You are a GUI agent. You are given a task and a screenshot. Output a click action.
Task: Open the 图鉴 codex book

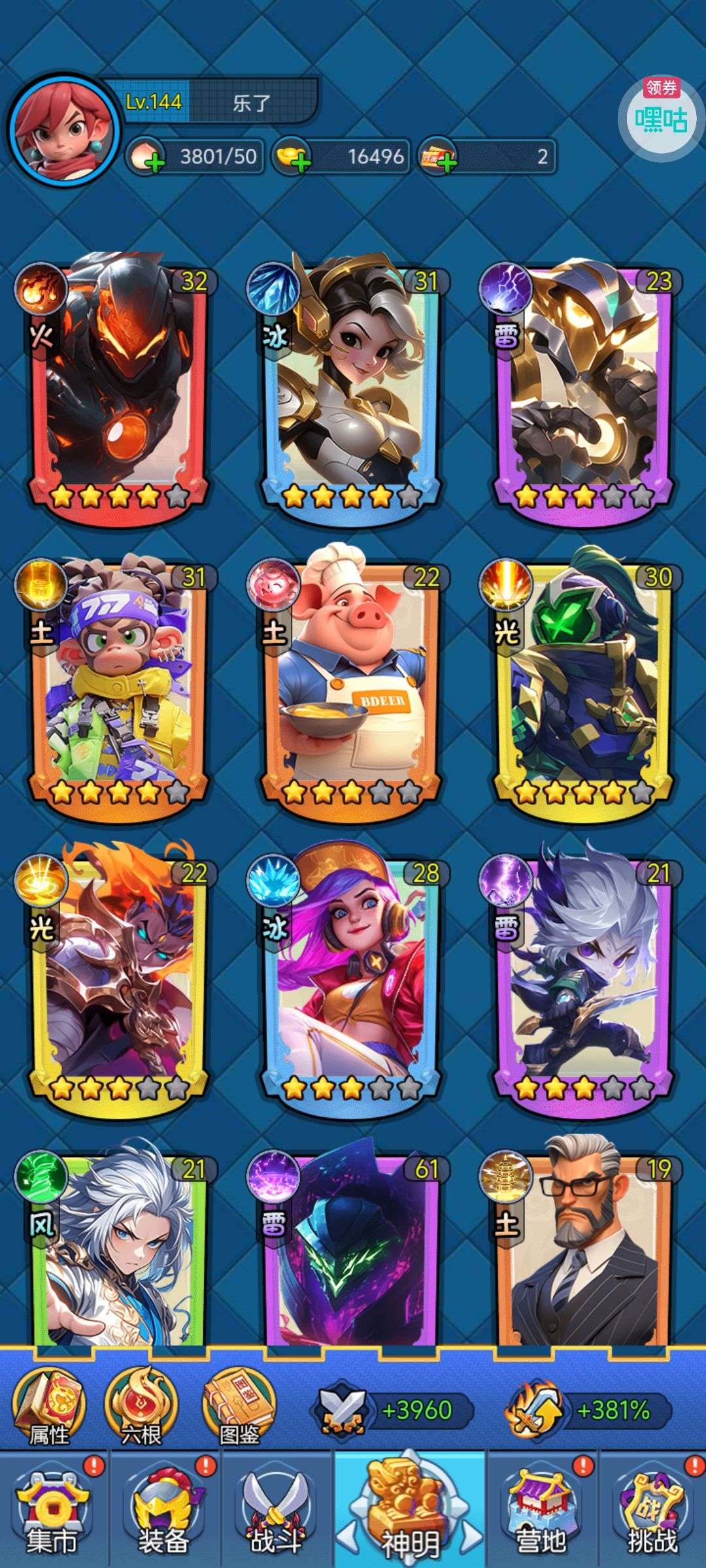point(239,1406)
